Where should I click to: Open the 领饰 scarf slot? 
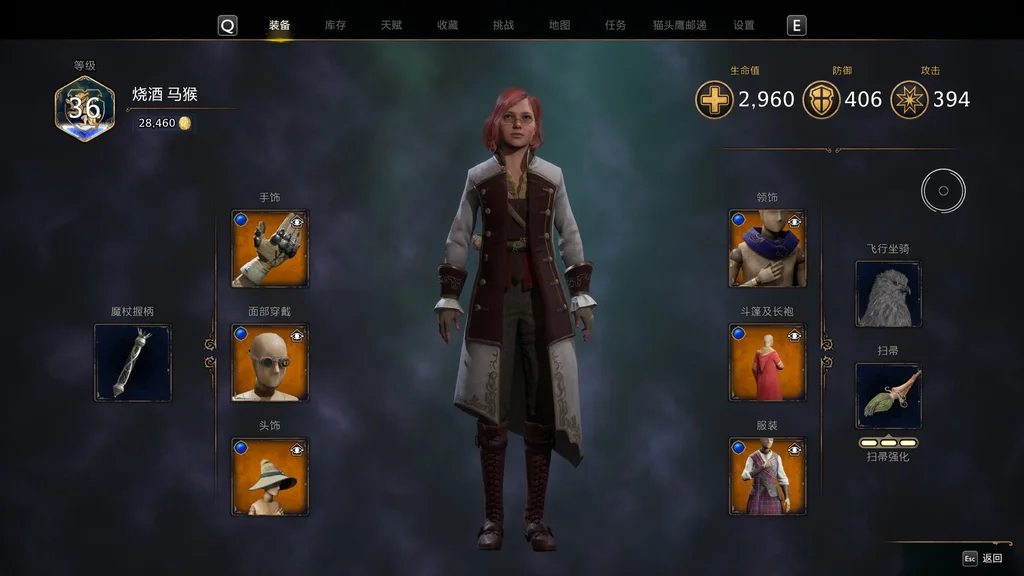(x=767, y=249)
